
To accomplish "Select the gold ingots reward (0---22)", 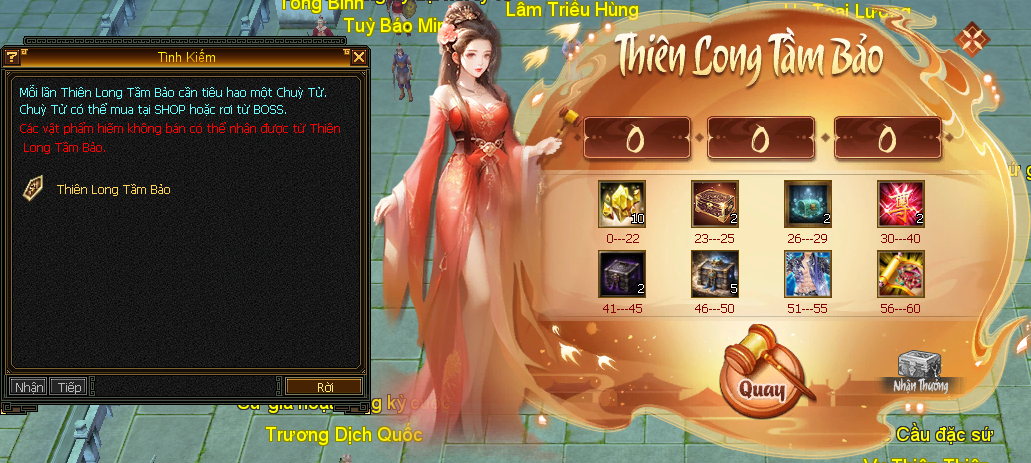I will [x=621, y=204].
